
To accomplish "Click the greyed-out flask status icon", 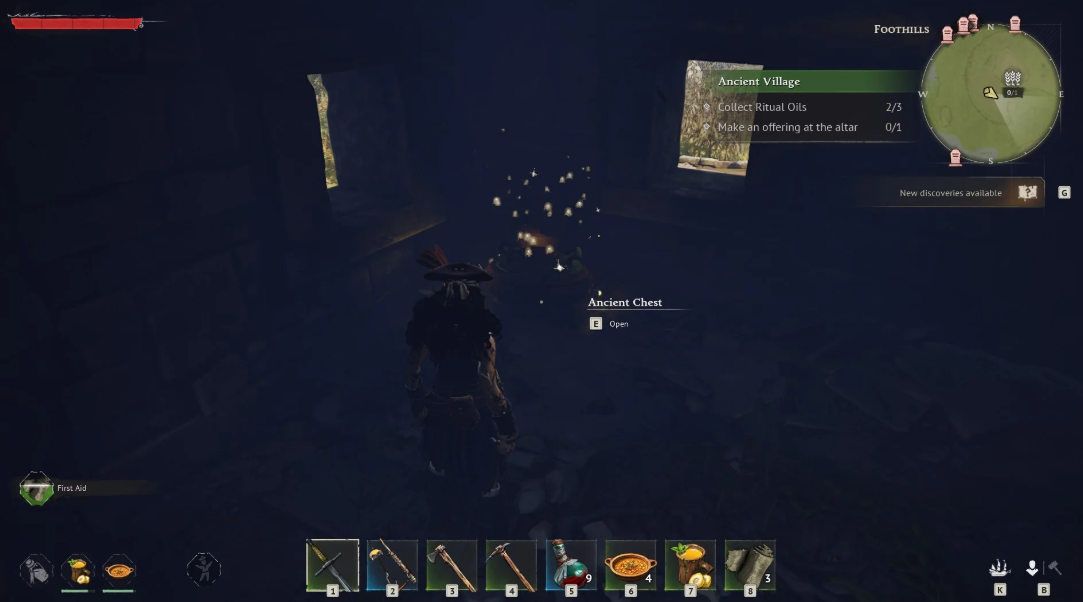I will tap(36, 571).
